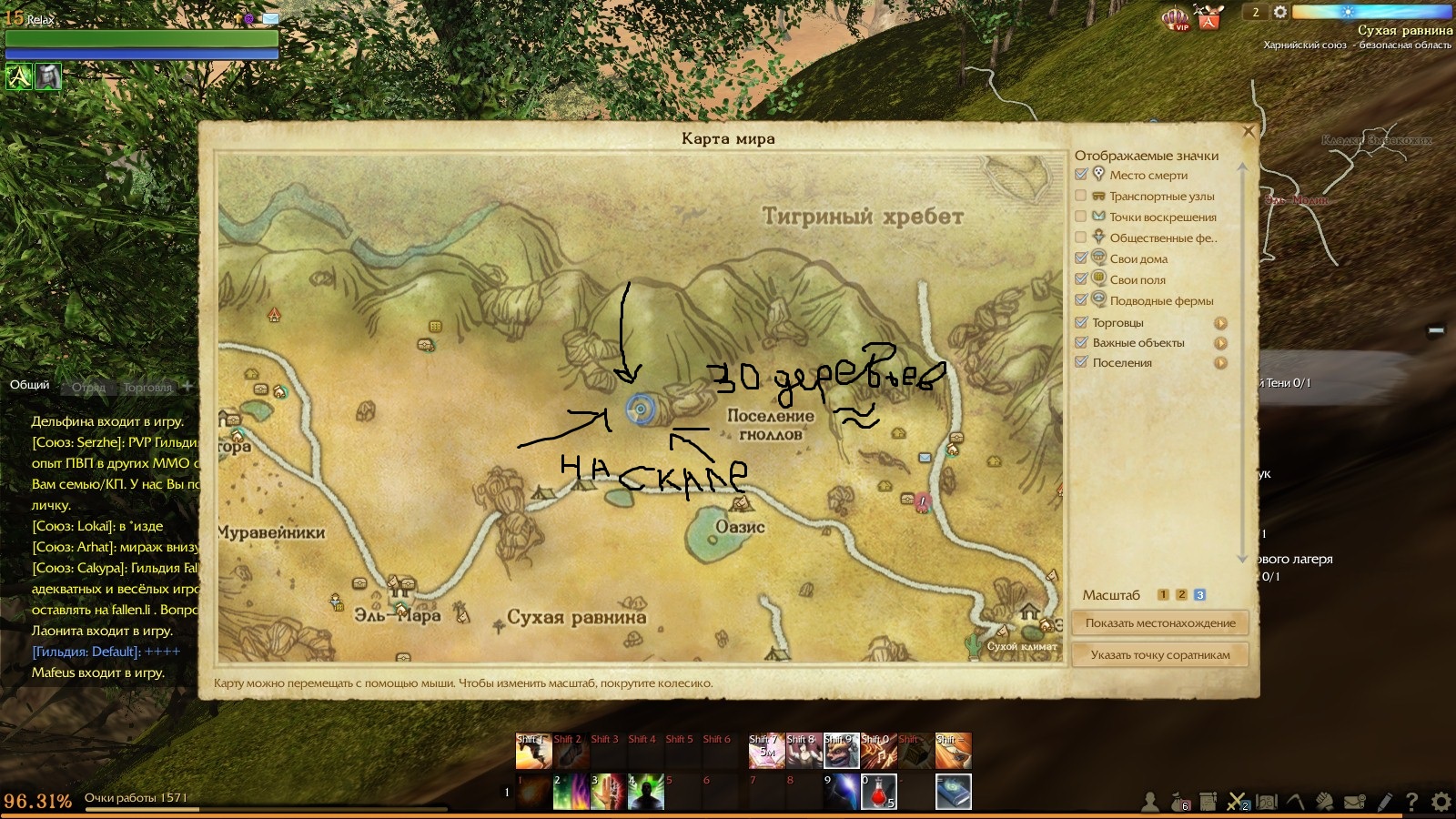1456x819 pixels.
Task: Toggle the Подводные фермы checkbox
Action: click(1081, 300)
